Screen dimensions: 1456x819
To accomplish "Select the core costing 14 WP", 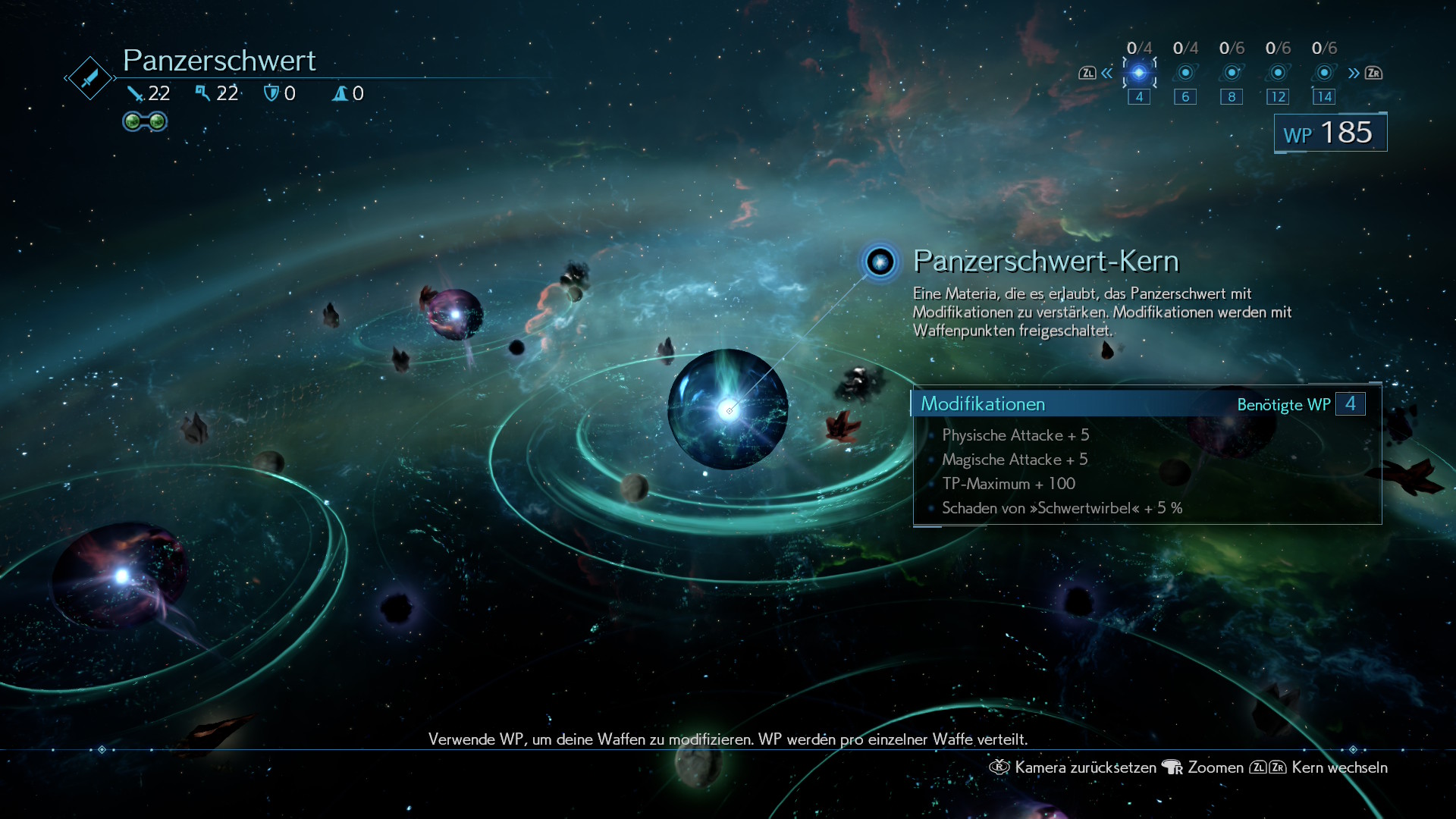I will coord(1324,74).
